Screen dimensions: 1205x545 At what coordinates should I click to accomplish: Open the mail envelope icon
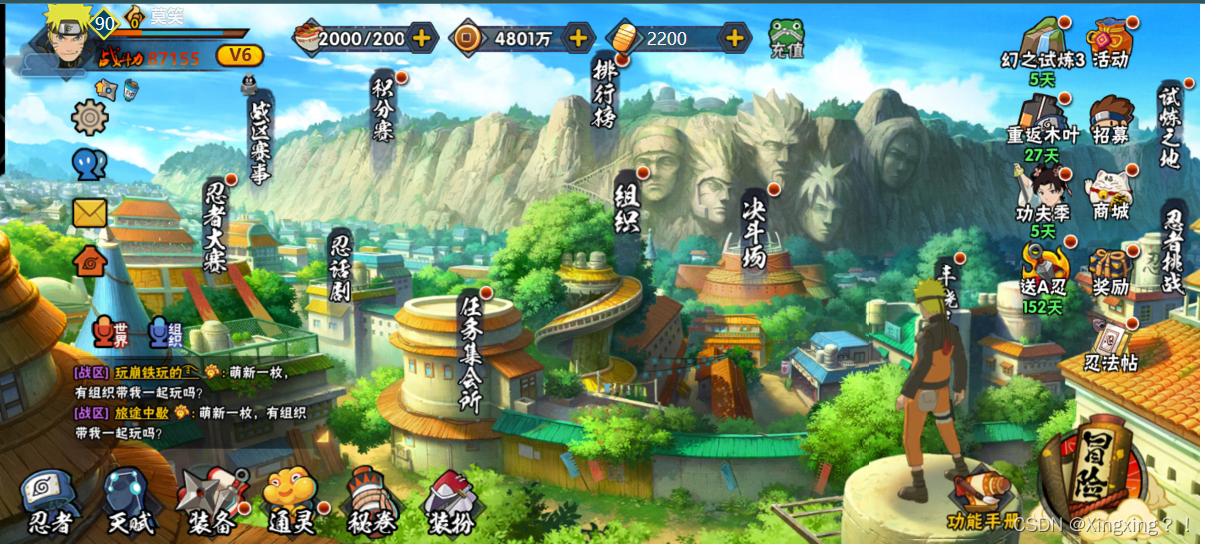pos(90,212)
